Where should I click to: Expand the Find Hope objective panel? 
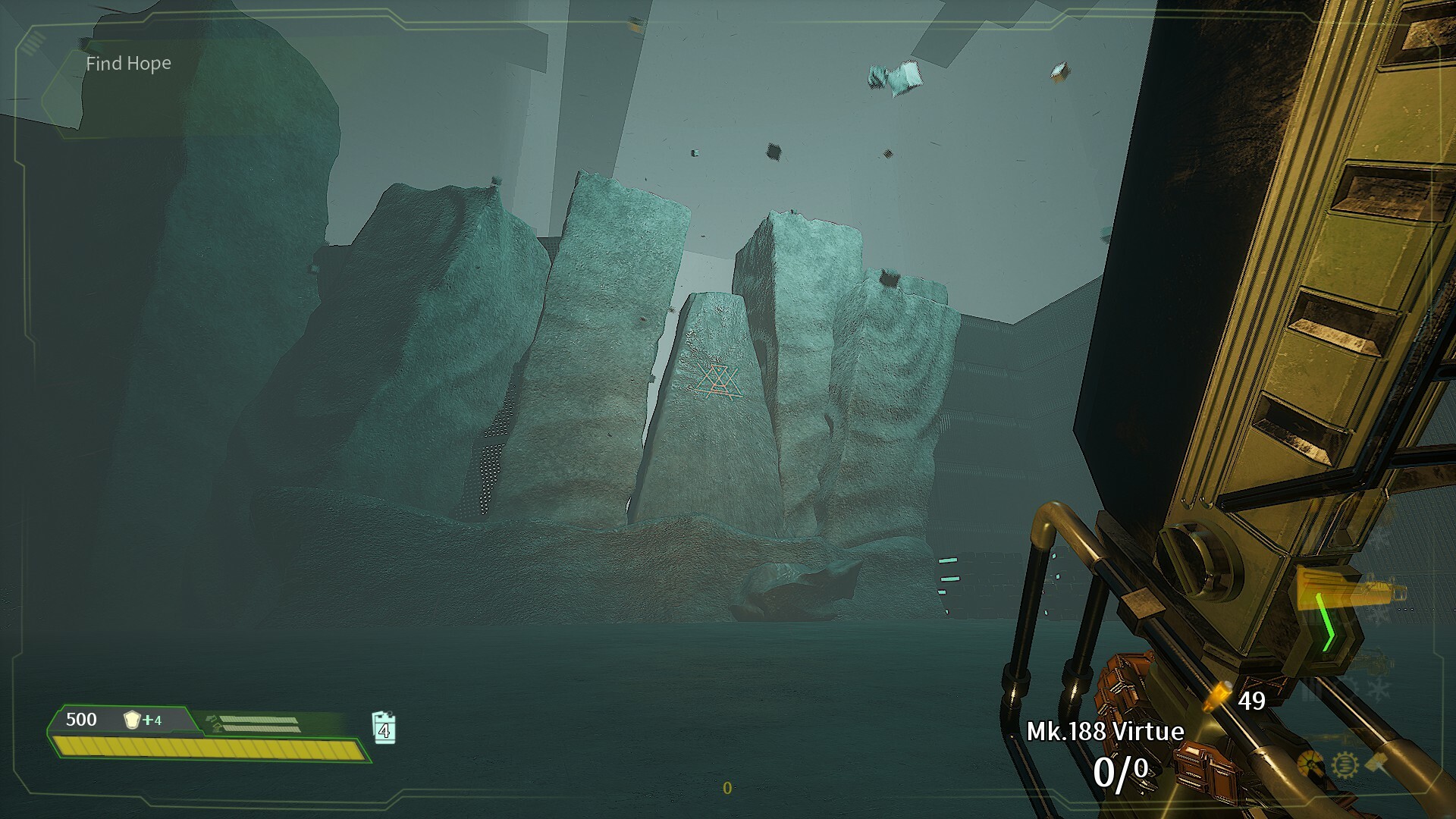click(127, 64)
